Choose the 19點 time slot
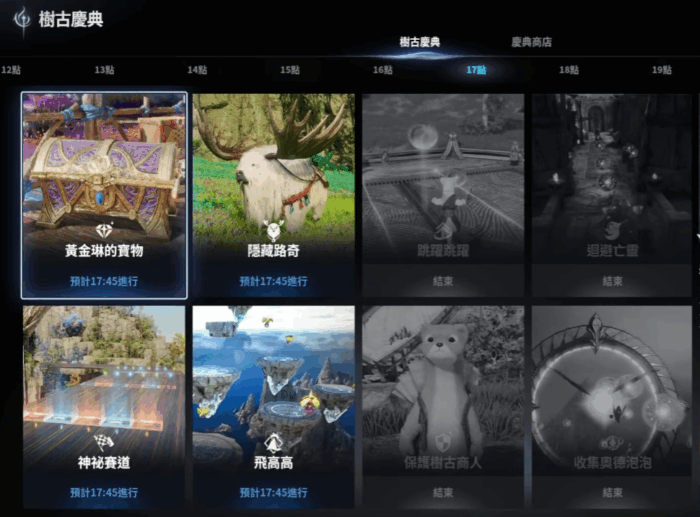 click(661, 70)
